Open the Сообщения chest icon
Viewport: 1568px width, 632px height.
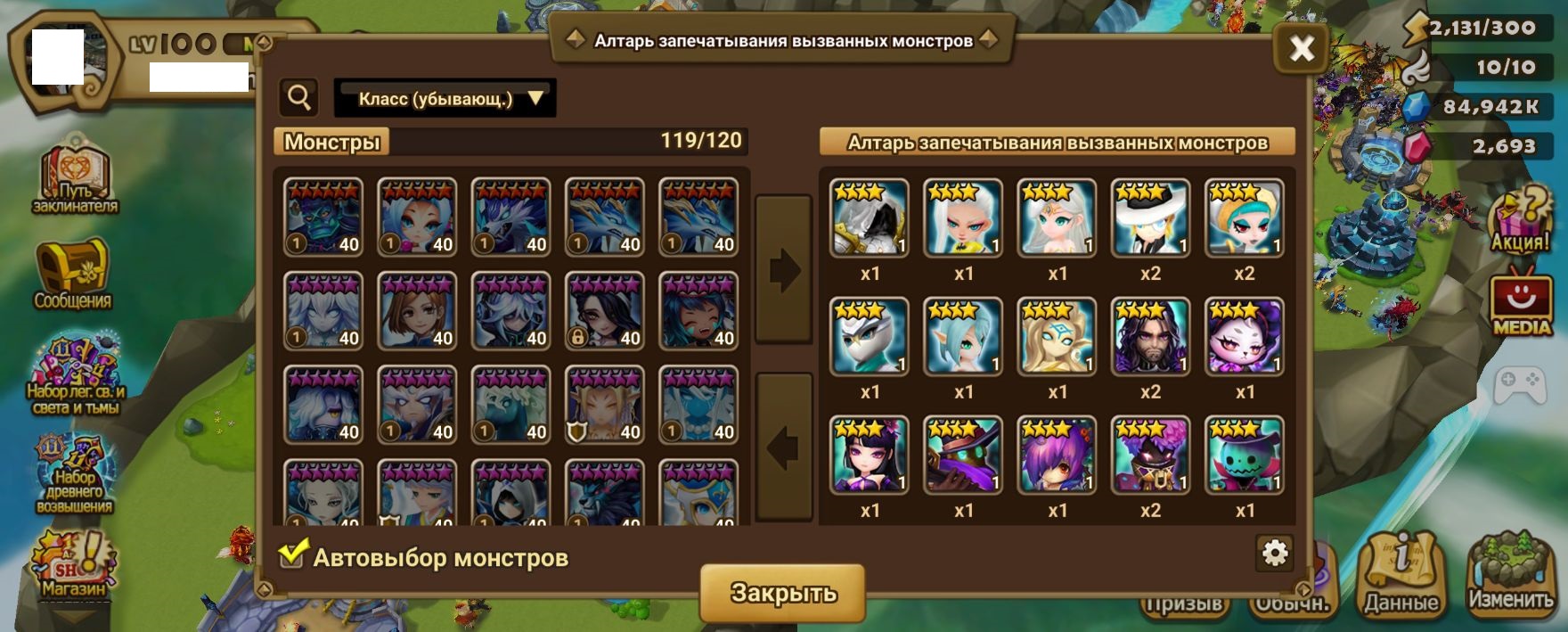[x=72, y=274]
